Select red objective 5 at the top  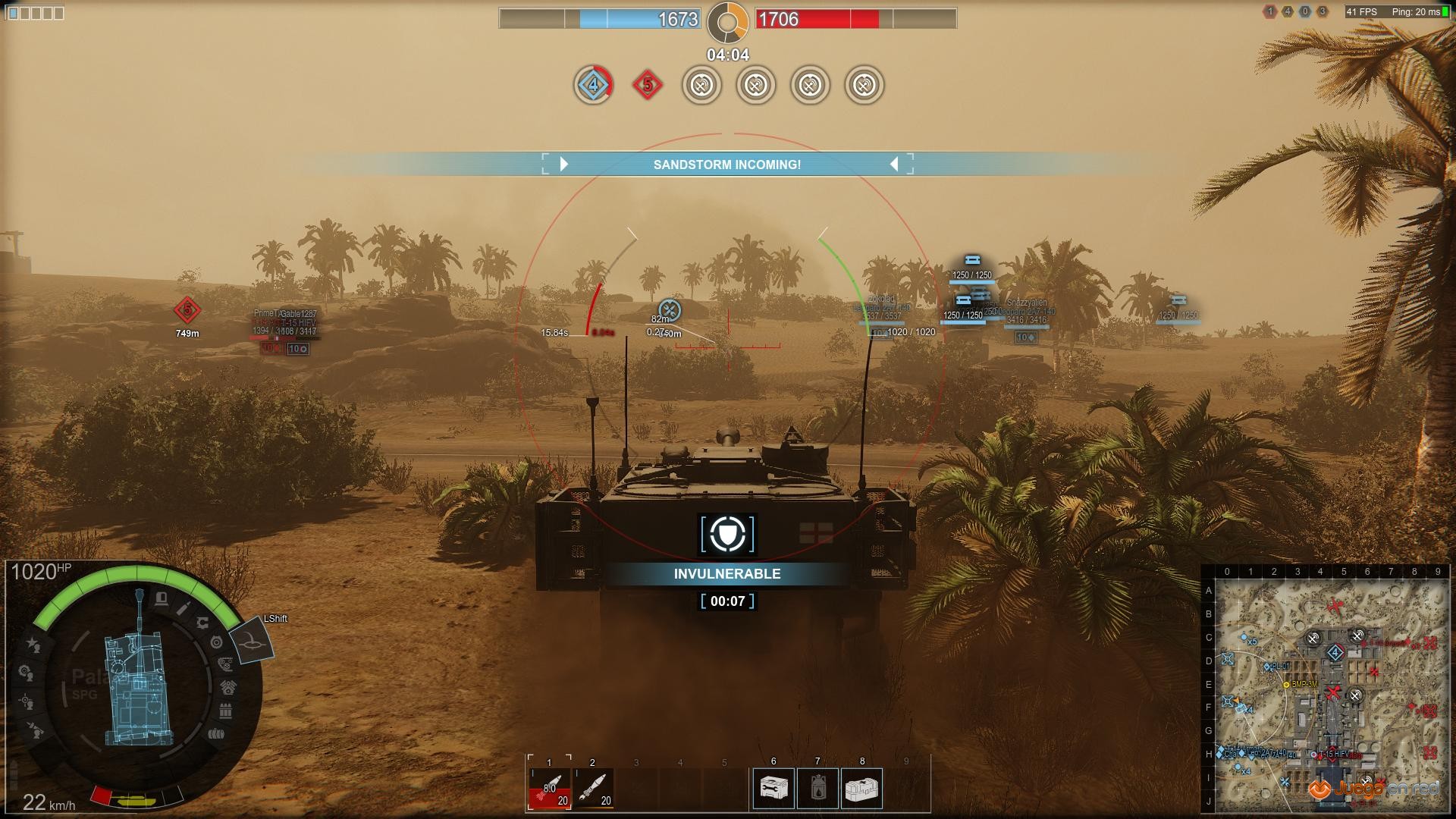coord(647,85)
